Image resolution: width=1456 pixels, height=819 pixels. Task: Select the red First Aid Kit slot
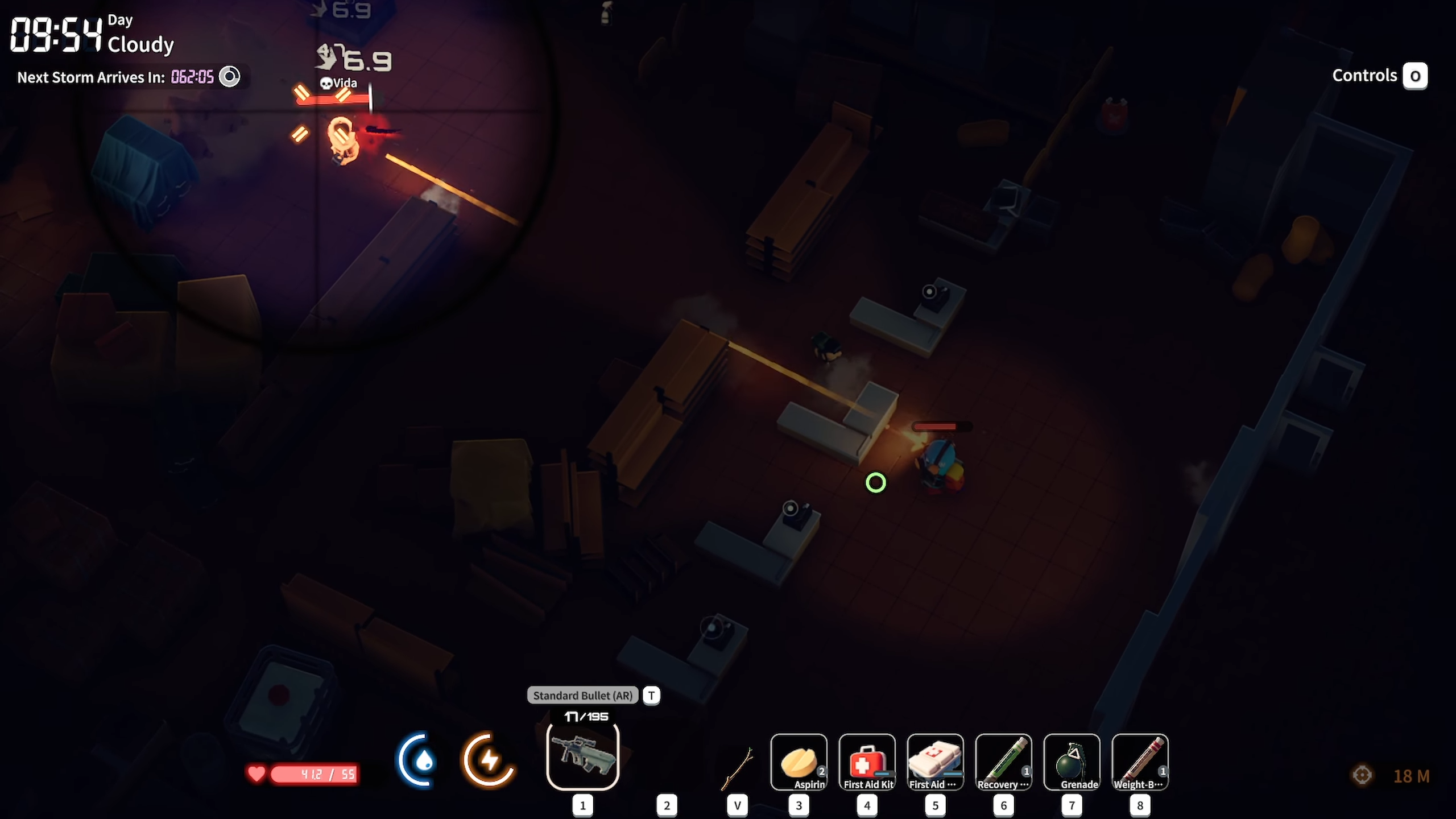point(867,762)
